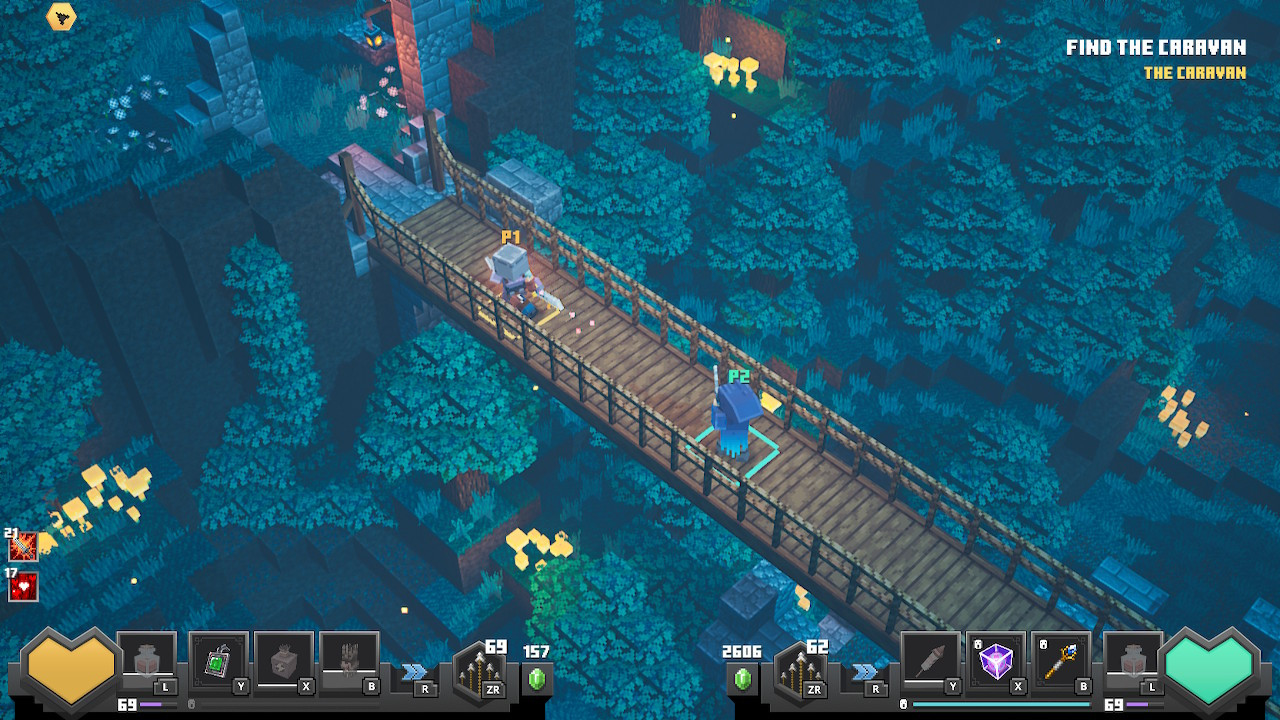The image size is (1280, 720).
Task: Activate player one's claw gauntlet artifact
Action: [349, 661]
